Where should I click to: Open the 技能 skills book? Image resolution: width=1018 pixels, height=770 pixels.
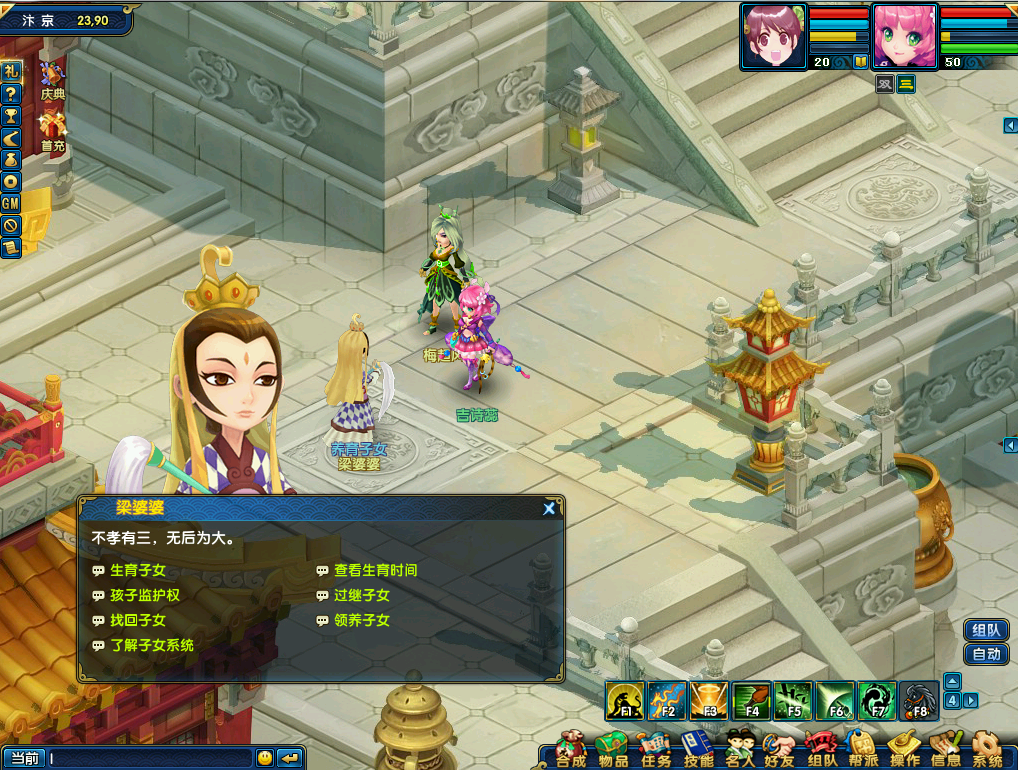[698, 750]
